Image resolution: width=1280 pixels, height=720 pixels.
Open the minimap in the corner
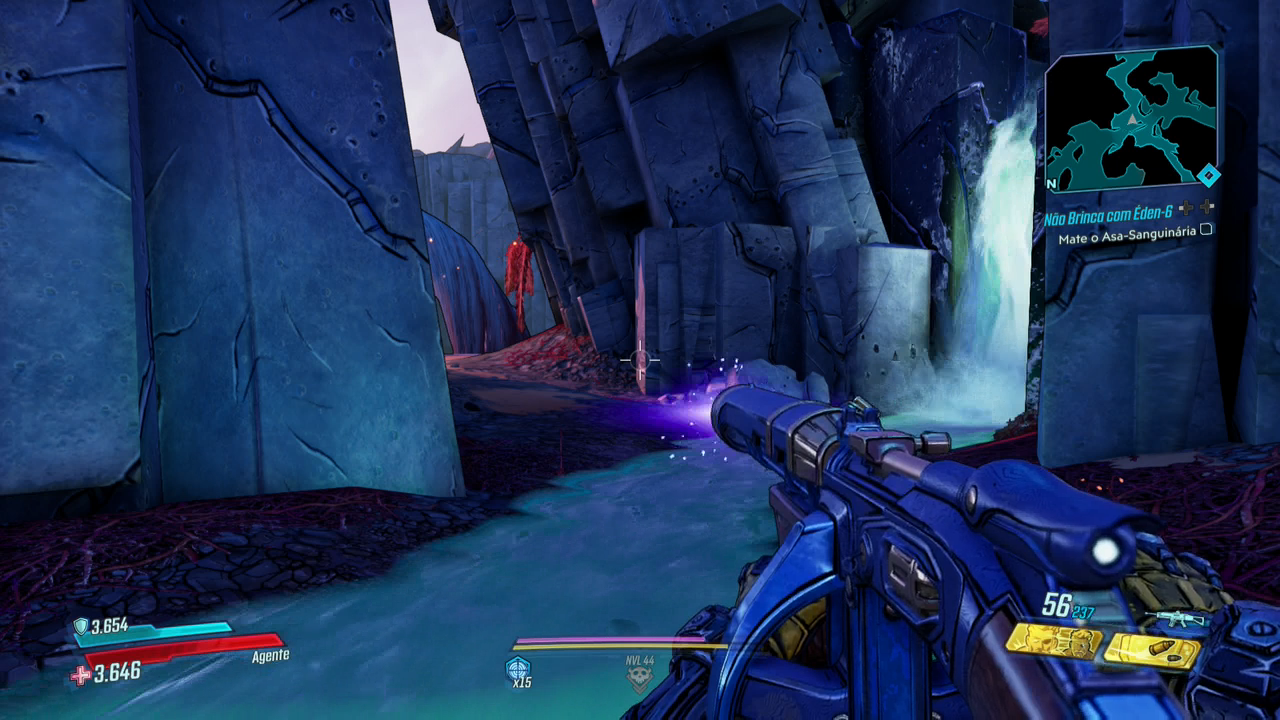[x=1131, y=119]
